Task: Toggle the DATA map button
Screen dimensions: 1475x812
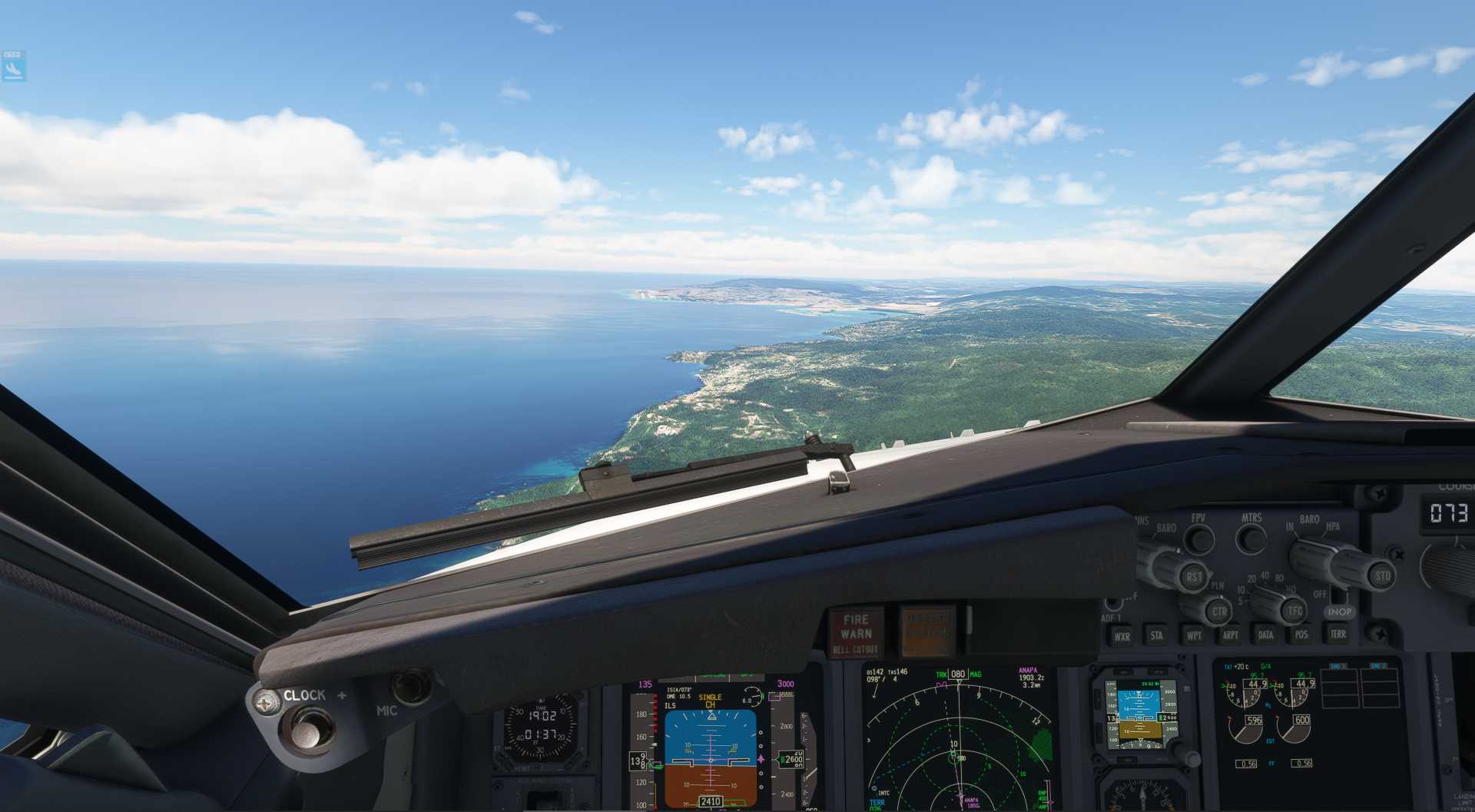Action: coord(1265,635)
